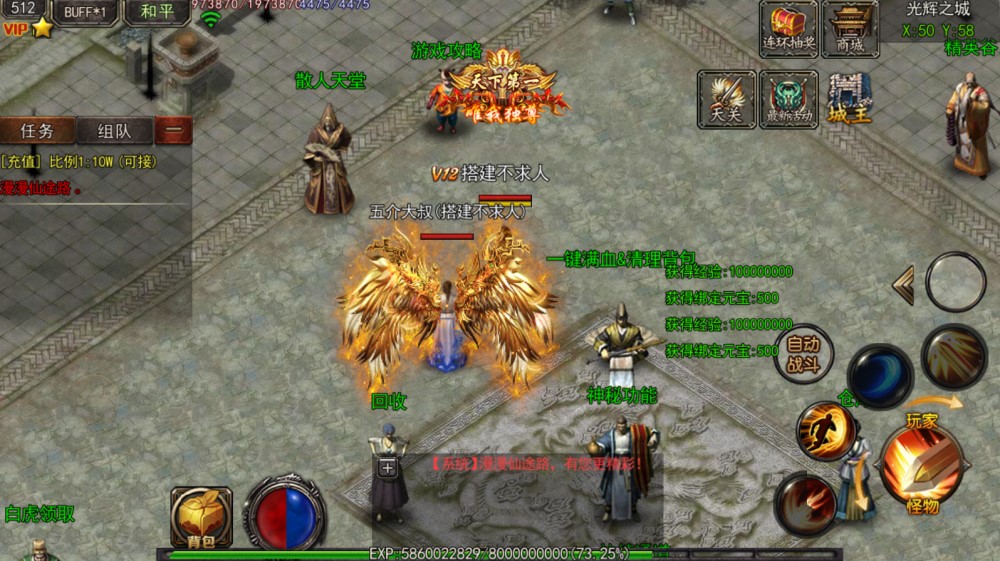The image size is (1000, 561).
Task: Switch to the 任务 quest tab
Action: coord(38,131)
